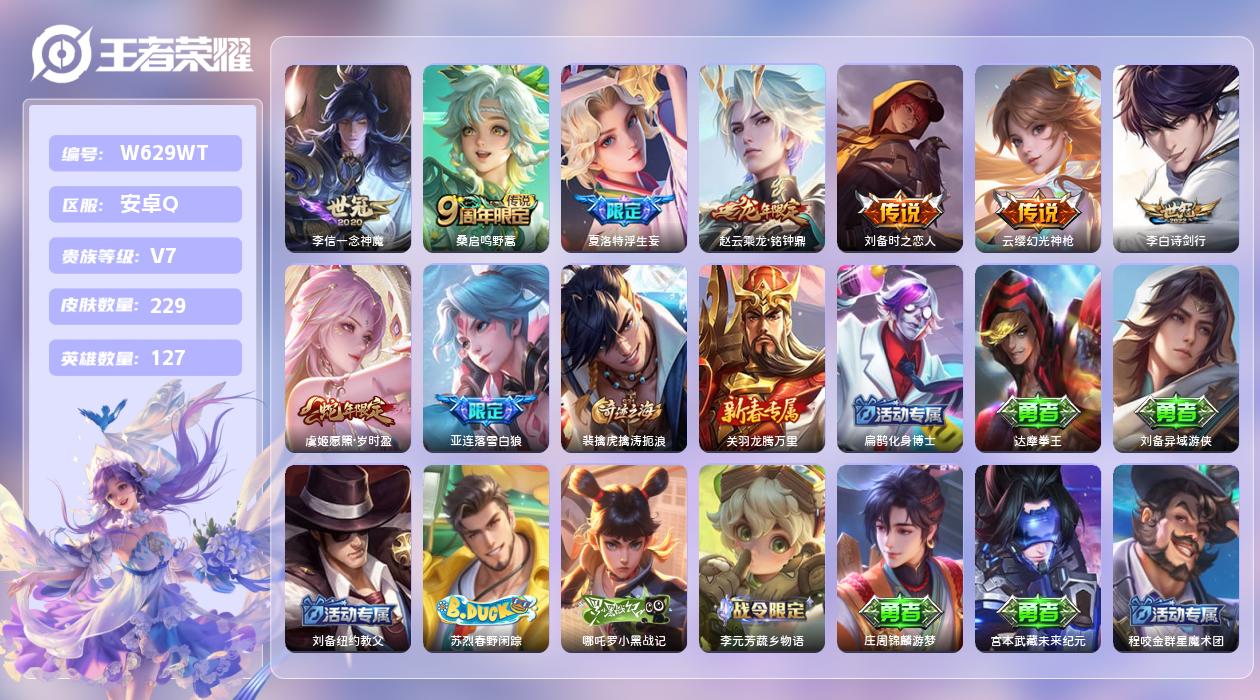Image resolution: width=1260 pixels, height=700 pixels.
Task: Click the 苏烈春野闲踪 B.Duck skin
Action: tap(486, 558)
